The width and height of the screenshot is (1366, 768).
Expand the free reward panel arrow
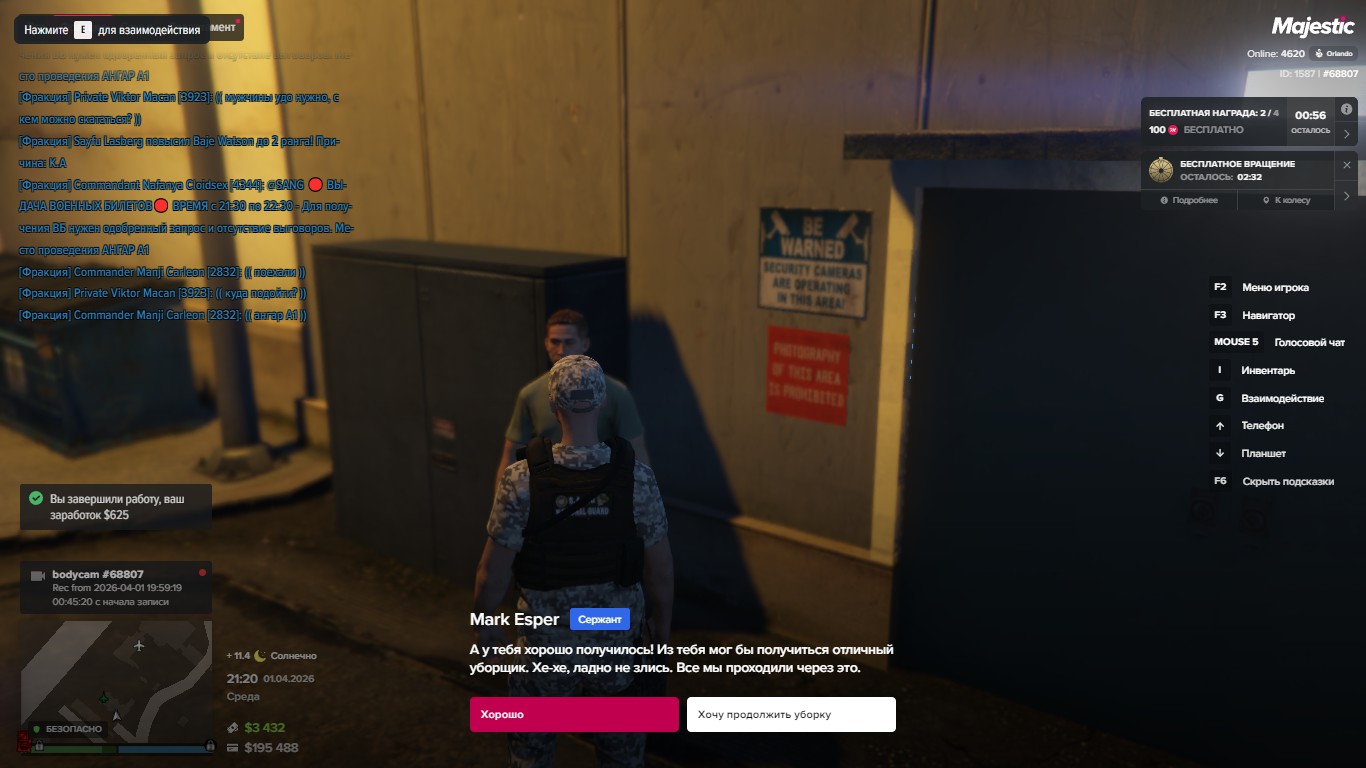click(1346, 134)
